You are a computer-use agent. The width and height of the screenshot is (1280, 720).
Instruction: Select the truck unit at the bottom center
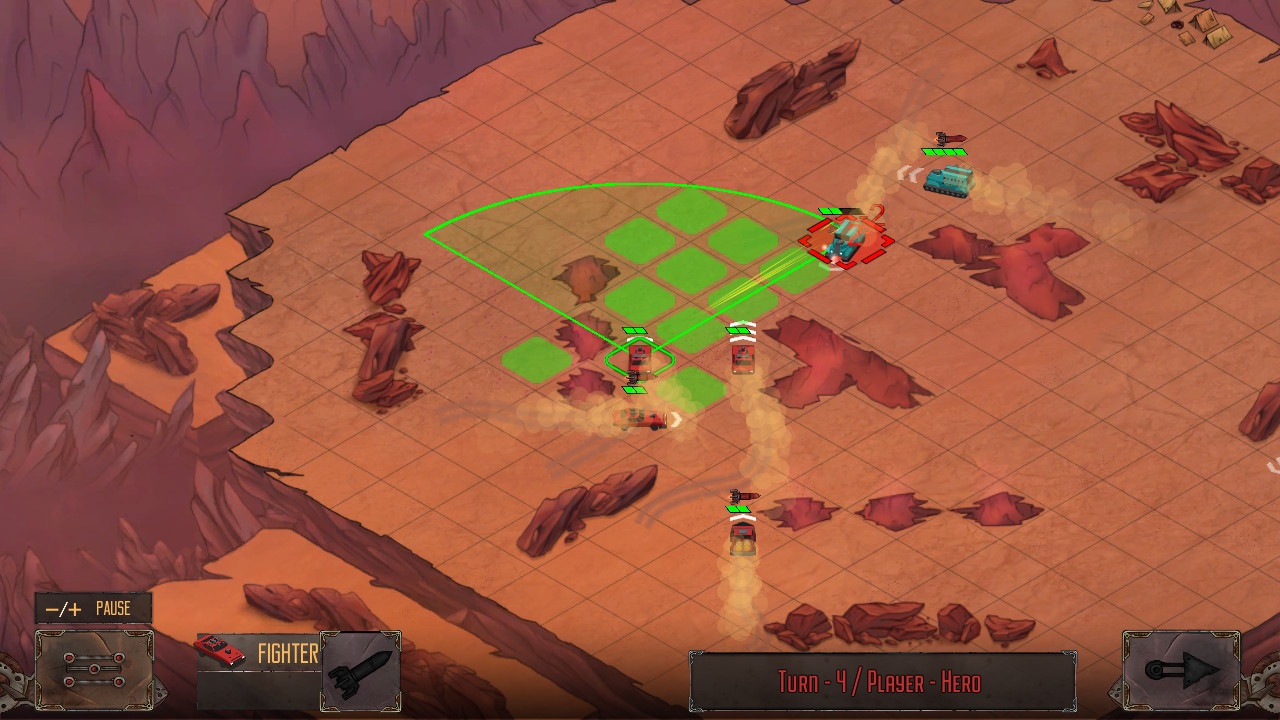[741, 540]
